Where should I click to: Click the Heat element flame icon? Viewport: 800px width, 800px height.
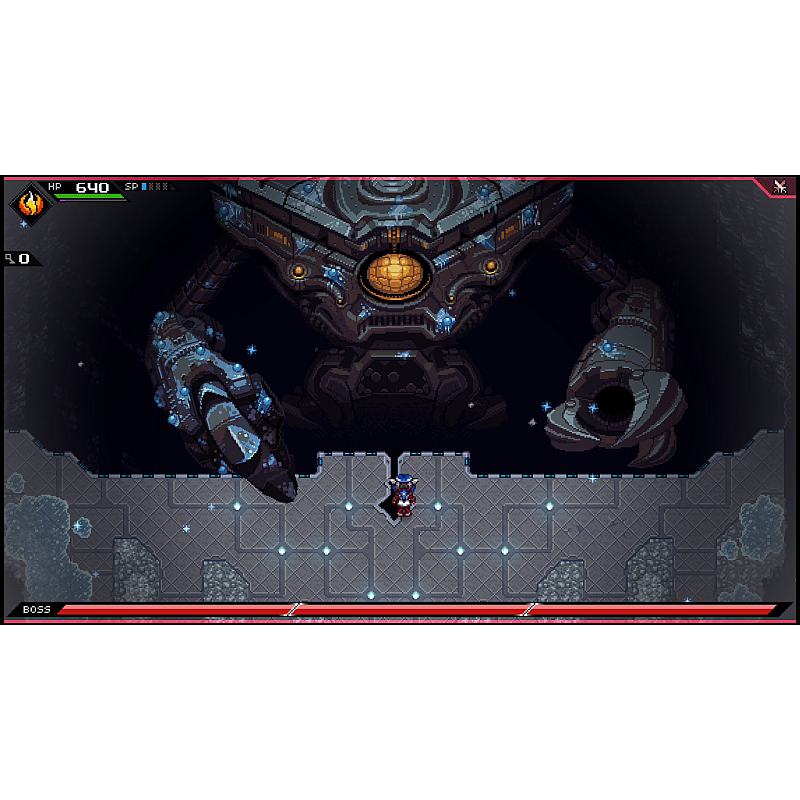(31, 203)
